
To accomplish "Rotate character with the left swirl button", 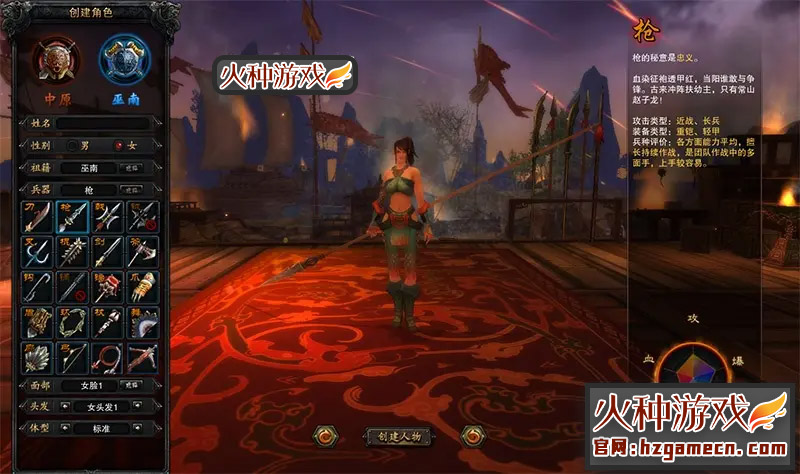I will [323, 436].
